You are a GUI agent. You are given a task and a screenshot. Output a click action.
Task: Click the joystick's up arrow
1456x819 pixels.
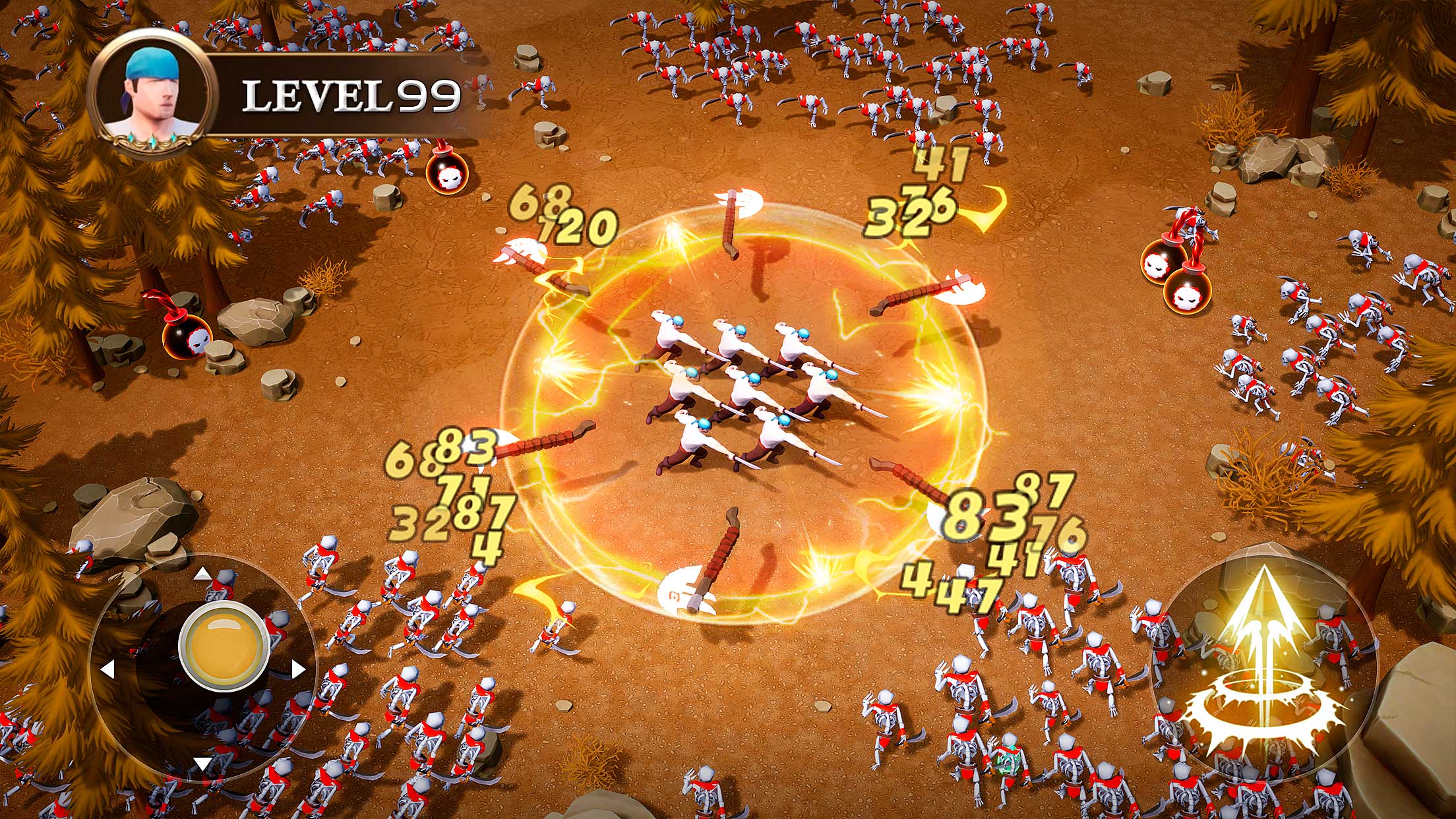pyautogui.click(x=203, y=574)
